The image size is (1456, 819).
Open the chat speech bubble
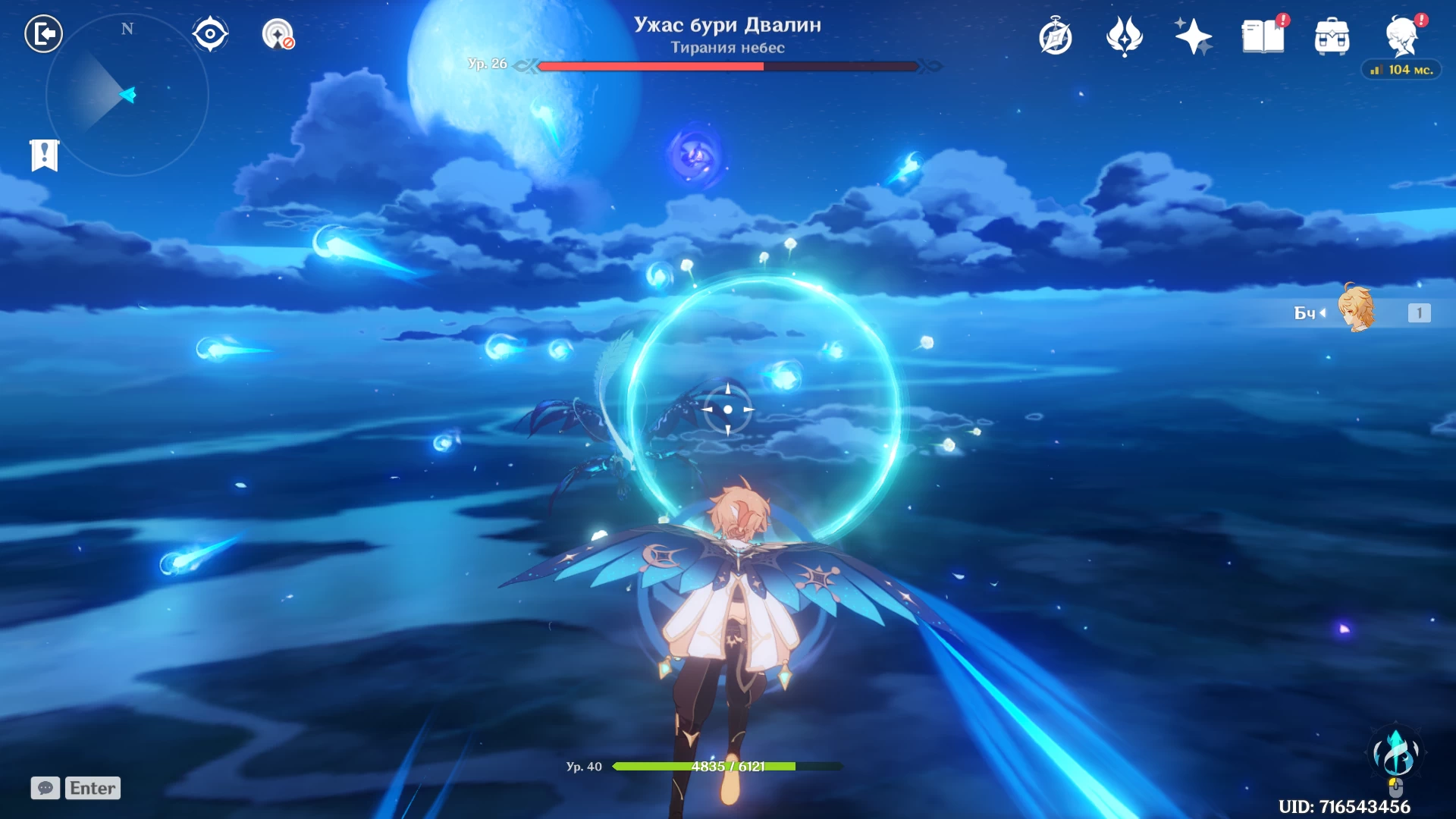coord(45,788)
